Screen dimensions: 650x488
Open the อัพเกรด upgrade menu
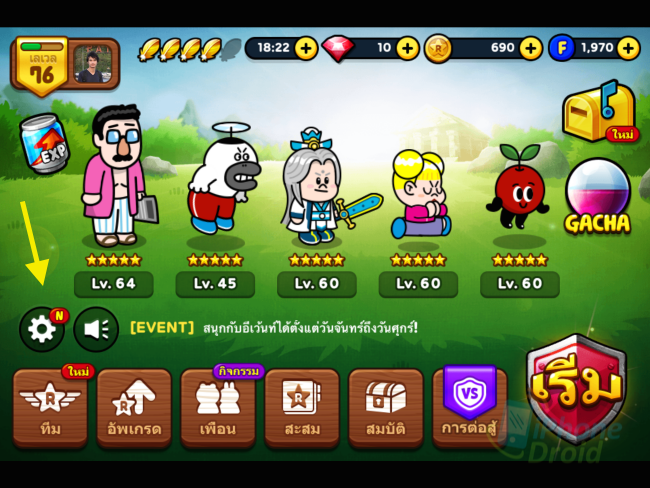[x=134, y=407]
